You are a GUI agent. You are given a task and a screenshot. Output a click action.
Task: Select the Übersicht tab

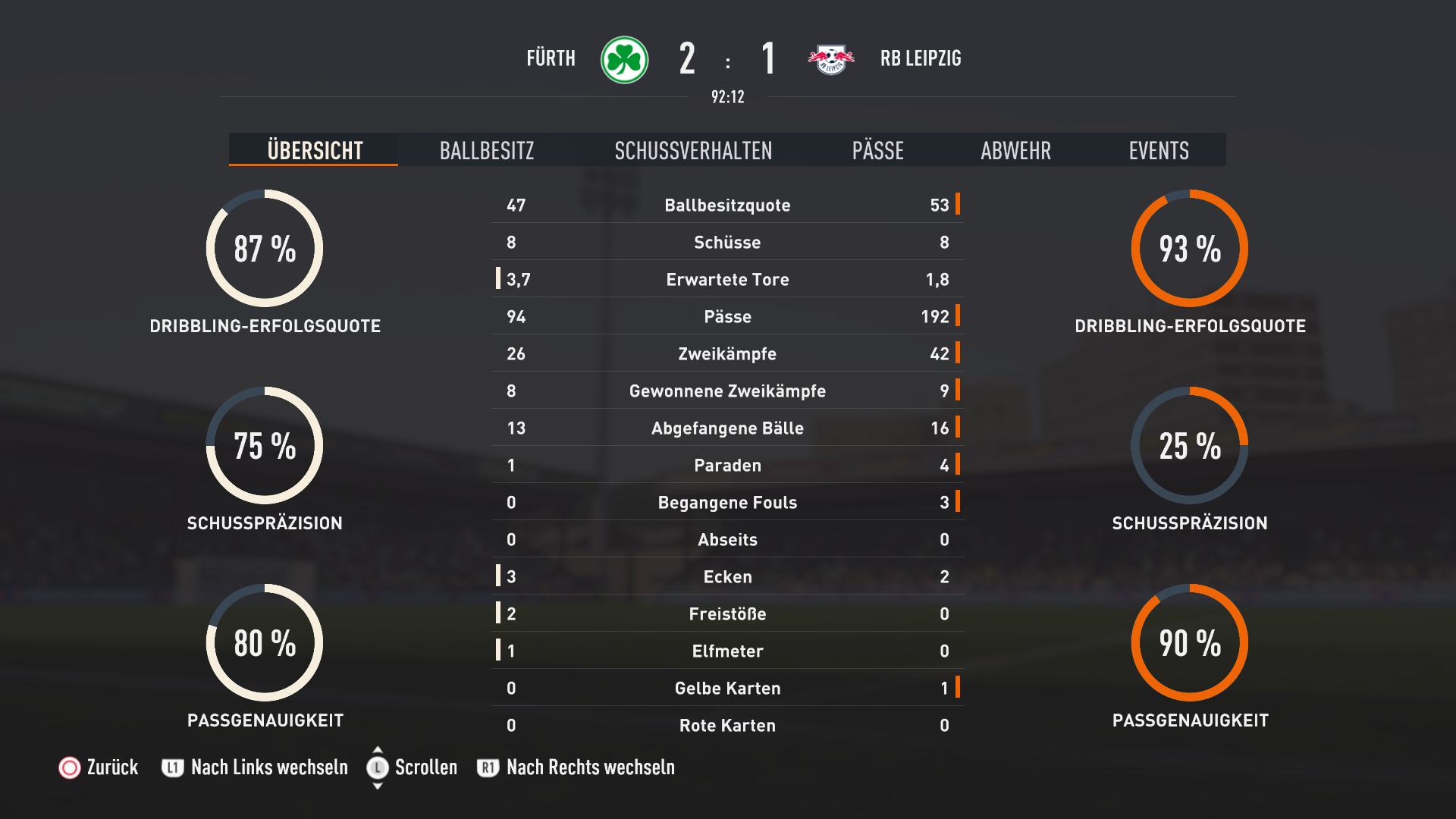coord(315,150)
